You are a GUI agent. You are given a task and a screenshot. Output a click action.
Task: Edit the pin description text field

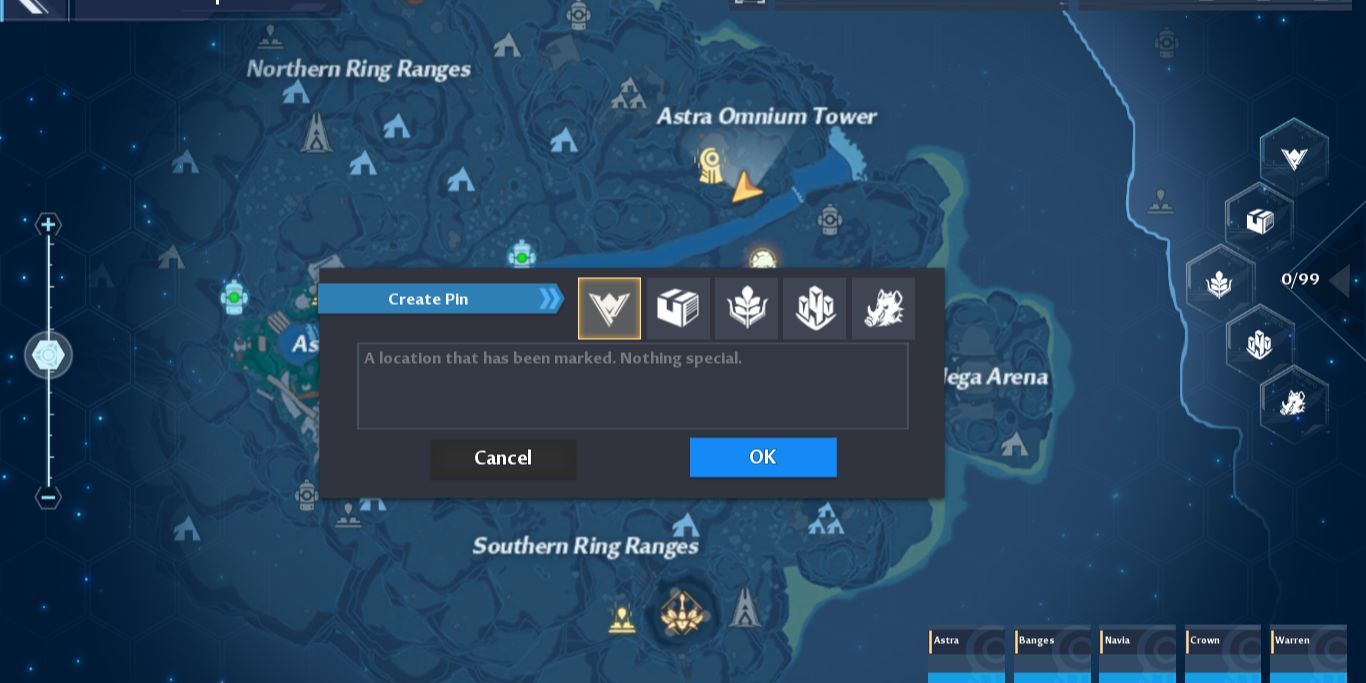tap(632, 386)
